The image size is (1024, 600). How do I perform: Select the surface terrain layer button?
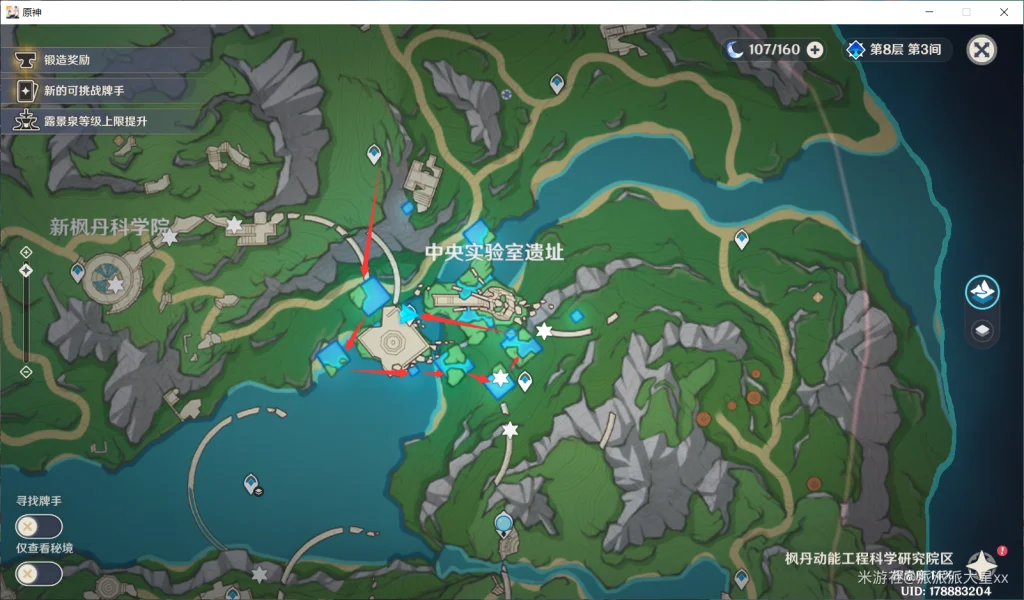pos(982,292)
